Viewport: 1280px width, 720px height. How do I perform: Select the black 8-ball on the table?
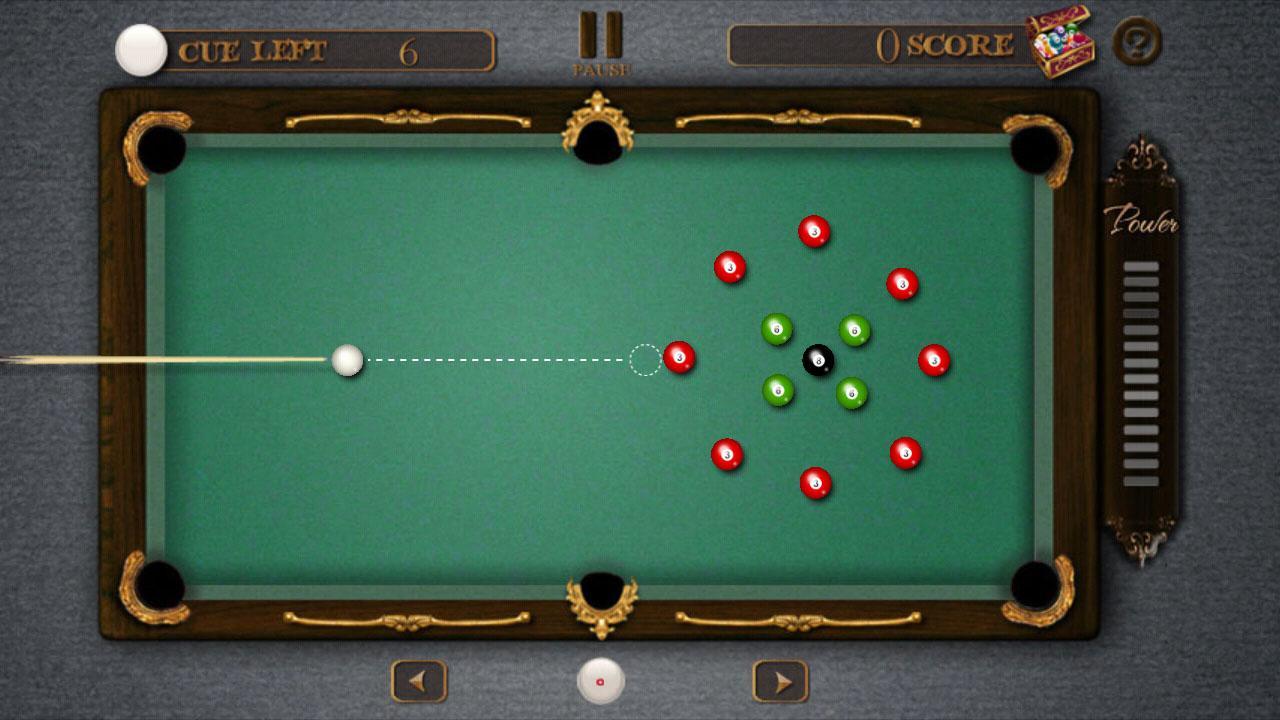point(817,360)
